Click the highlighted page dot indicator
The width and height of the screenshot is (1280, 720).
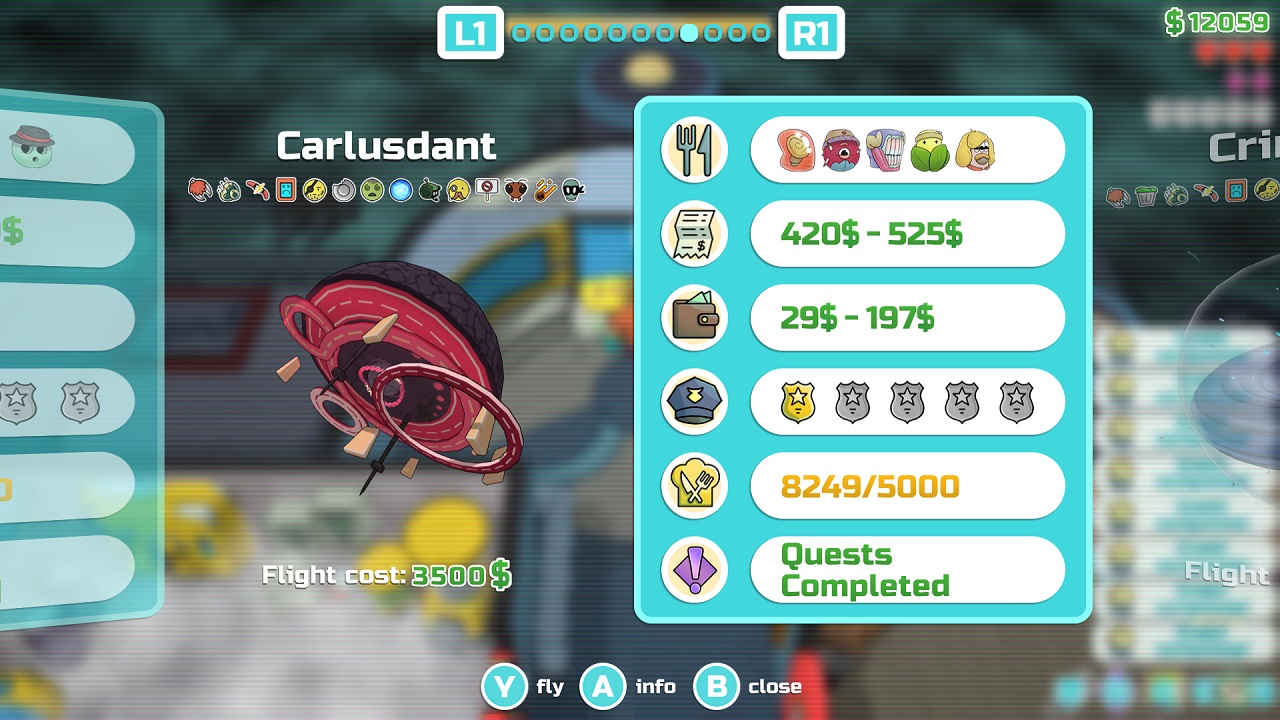690,32
